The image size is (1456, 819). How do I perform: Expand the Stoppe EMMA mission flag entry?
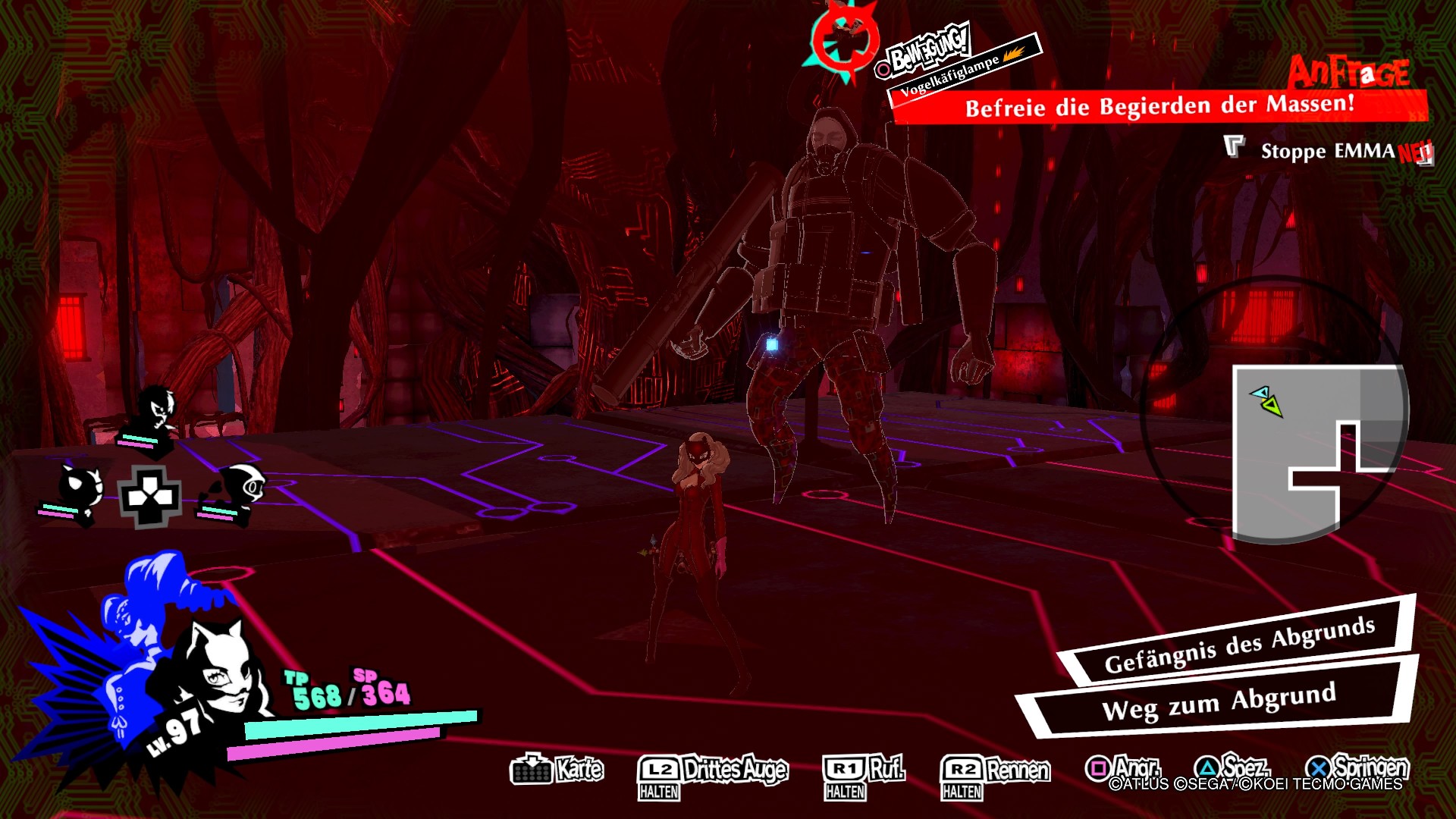tap(1336, 152)
